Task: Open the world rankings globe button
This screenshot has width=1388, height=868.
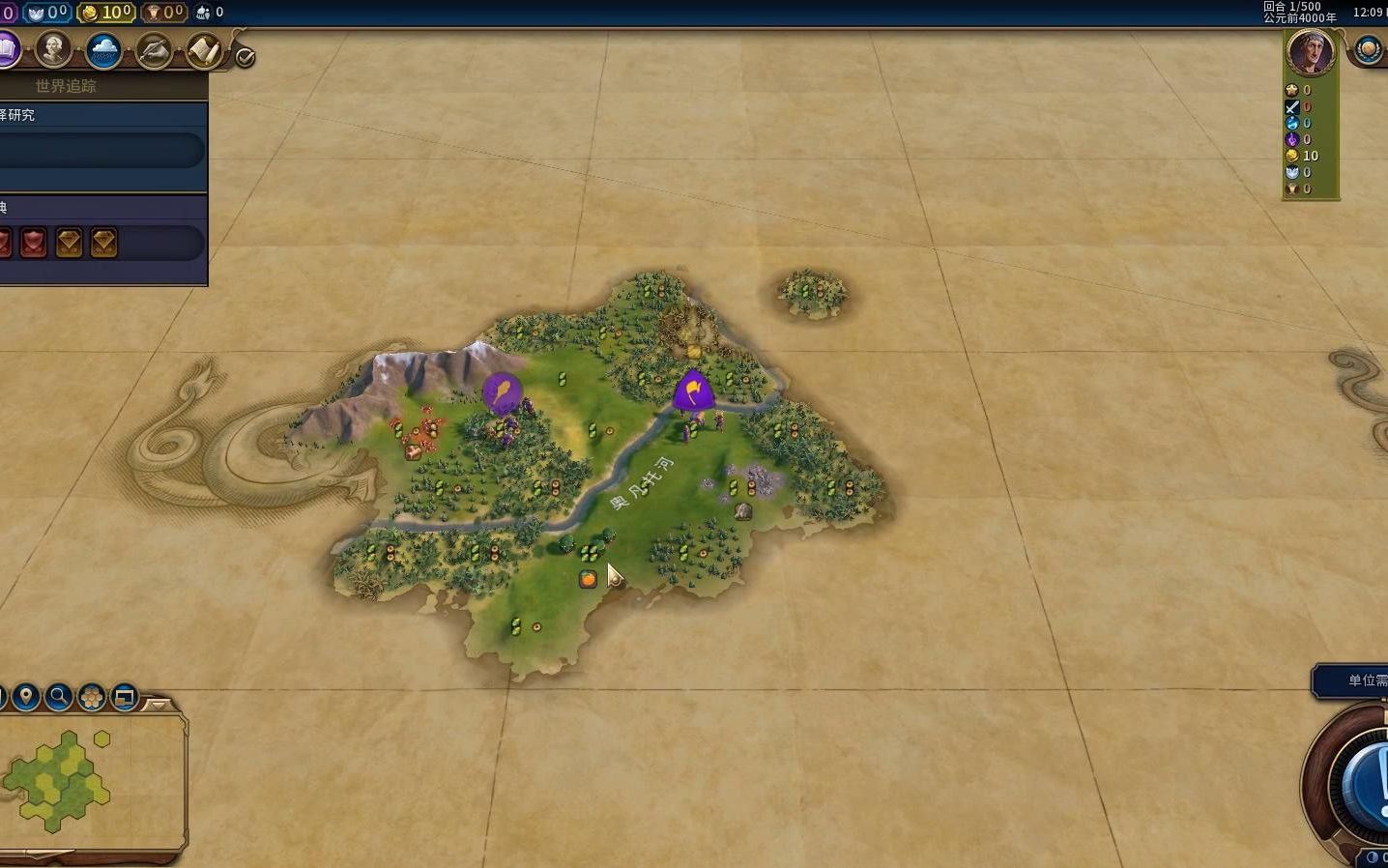Action: pos(1368,49)
